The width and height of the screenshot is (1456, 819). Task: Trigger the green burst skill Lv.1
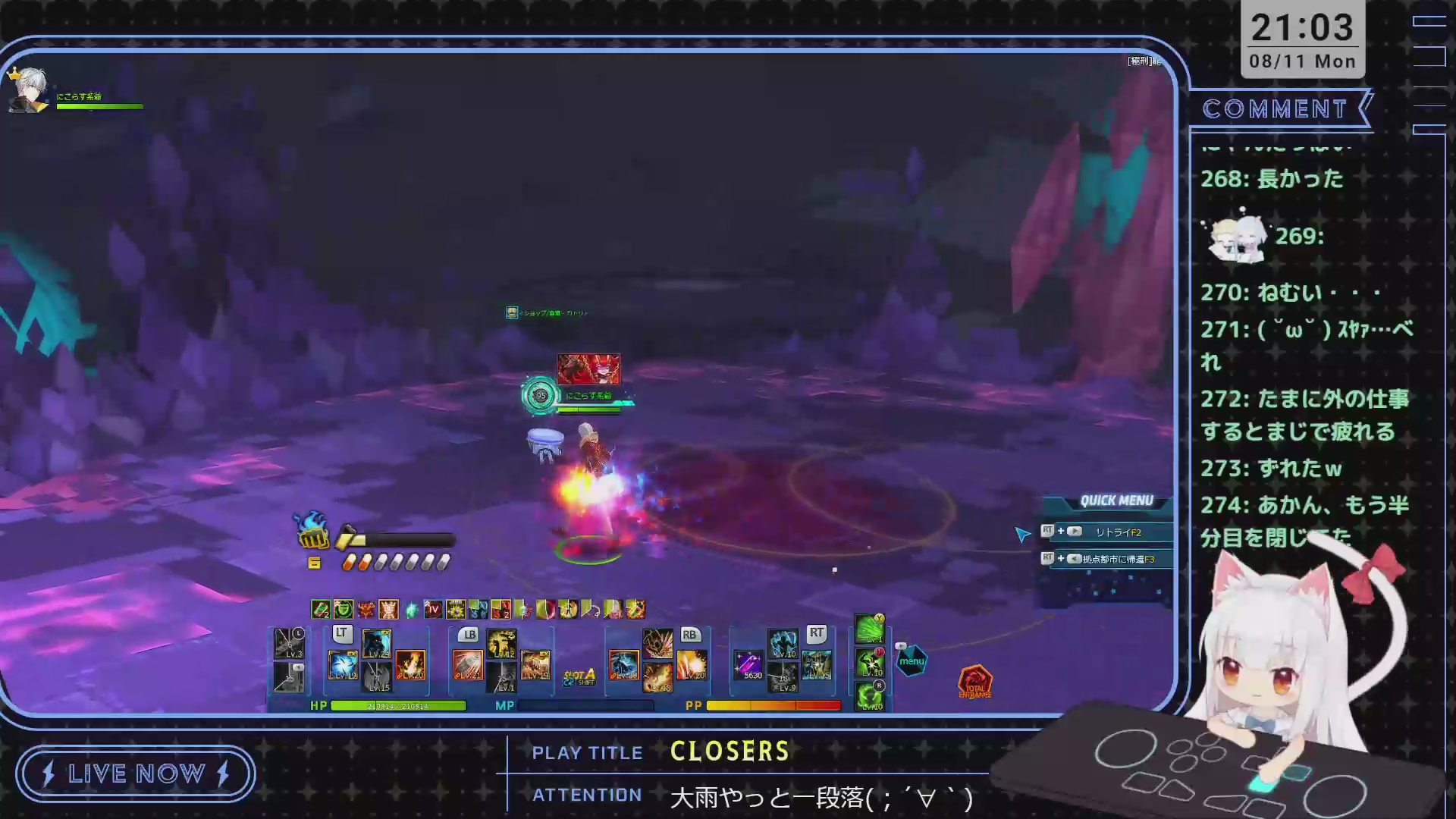(870, 629)
